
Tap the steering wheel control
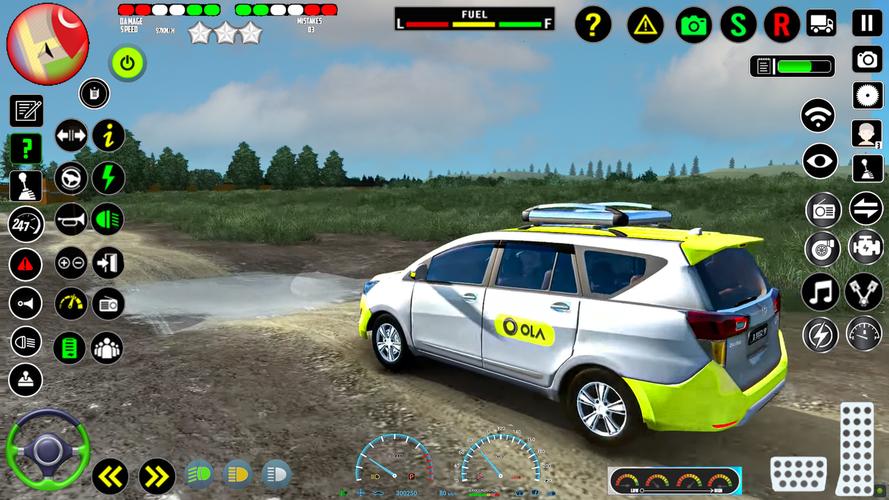[47, 449]
